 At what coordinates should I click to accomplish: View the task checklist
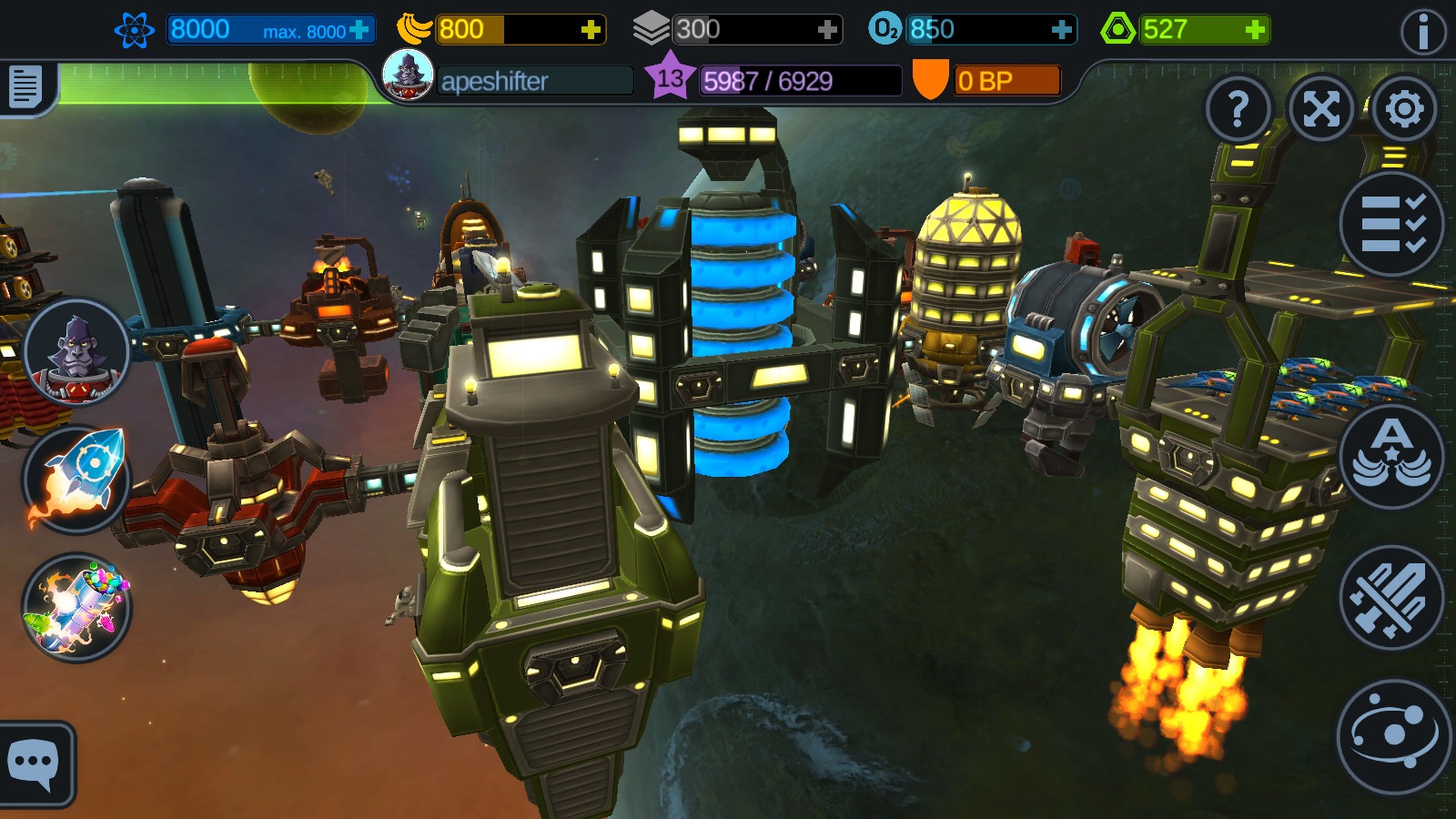click(x=1391, y=224)
